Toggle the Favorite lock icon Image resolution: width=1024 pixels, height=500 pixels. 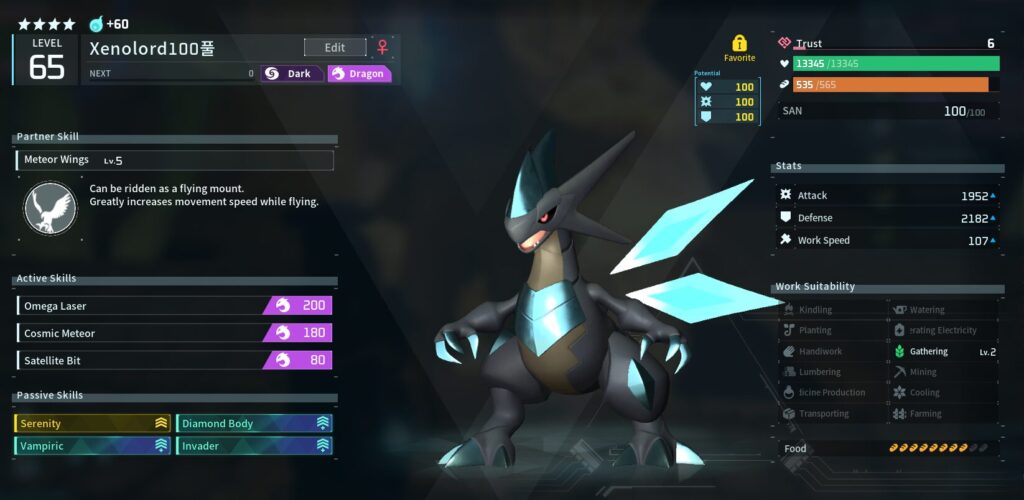739,44
